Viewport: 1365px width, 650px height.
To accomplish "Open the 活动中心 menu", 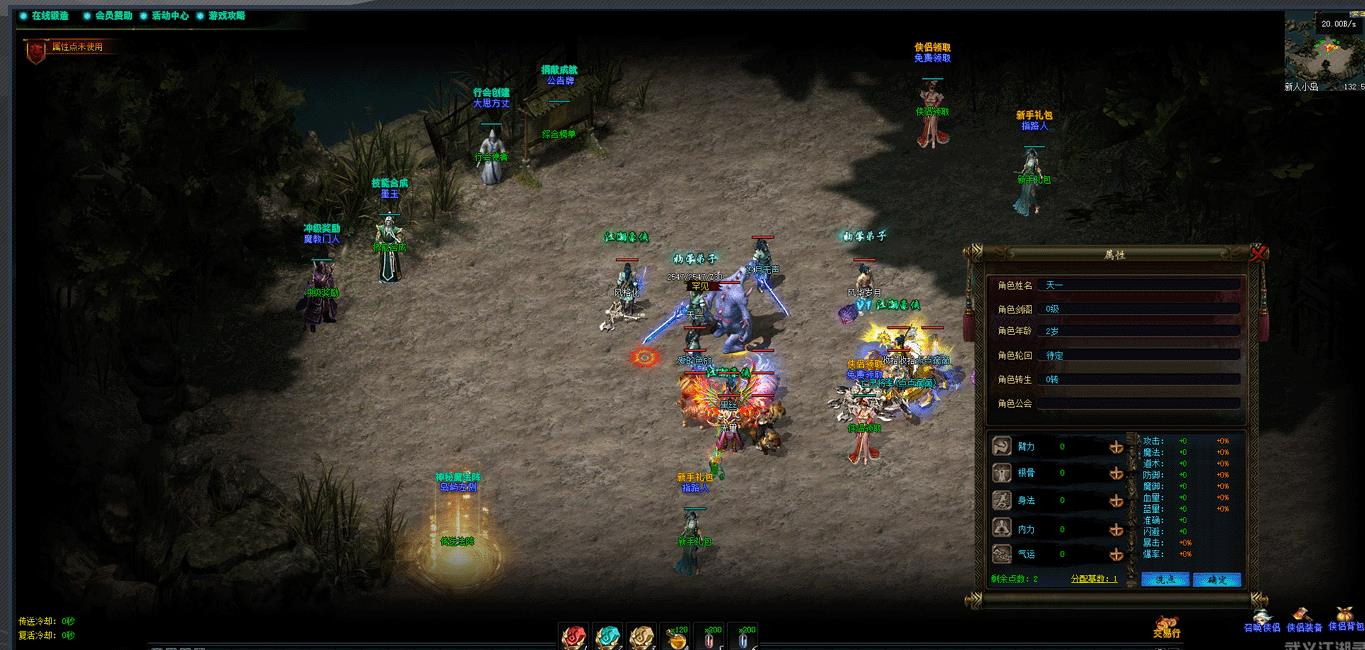I will [167, 16].
